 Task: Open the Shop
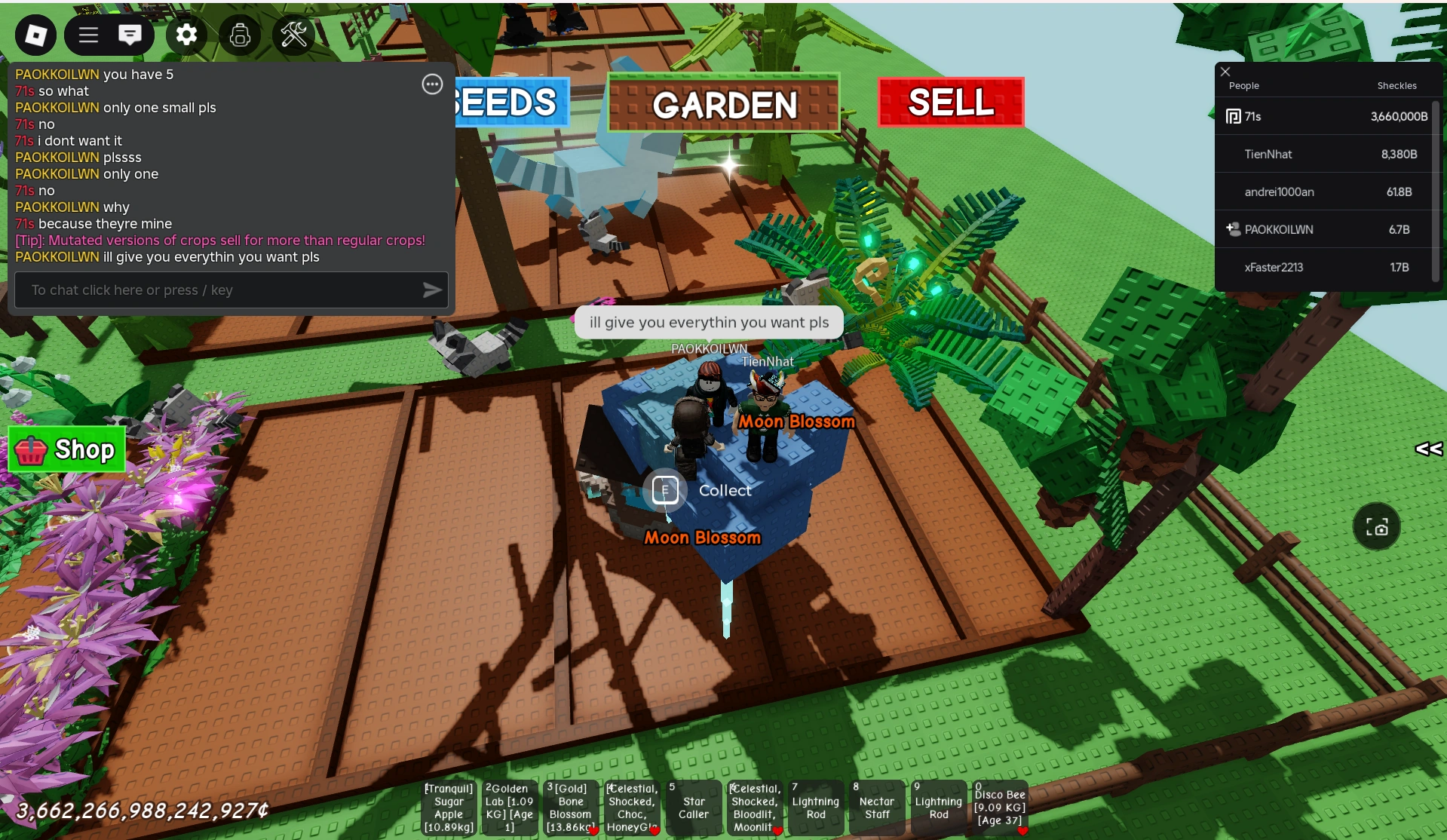[x=66, y=449]
